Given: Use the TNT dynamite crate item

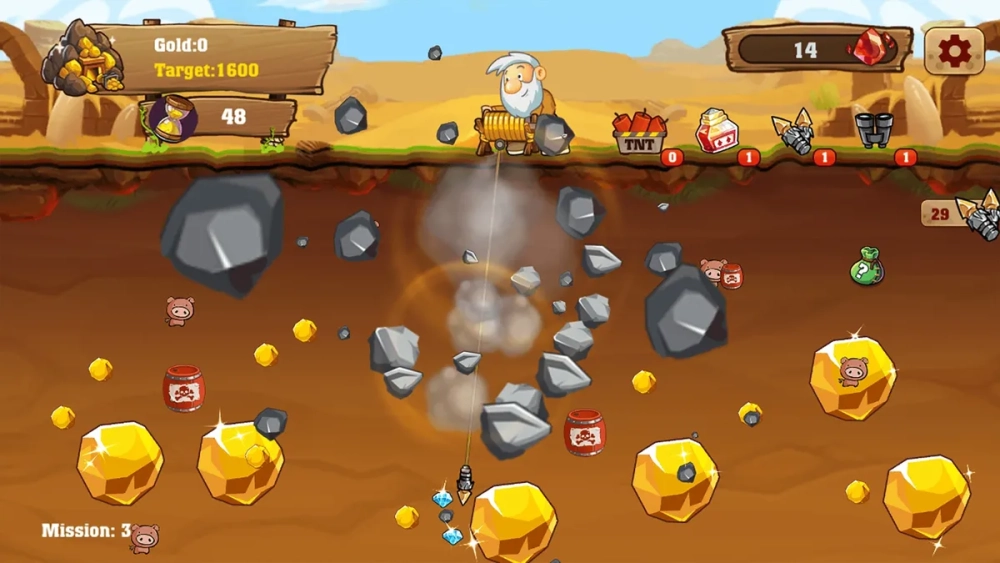Looking at the screenshot, I should [639, 133].
